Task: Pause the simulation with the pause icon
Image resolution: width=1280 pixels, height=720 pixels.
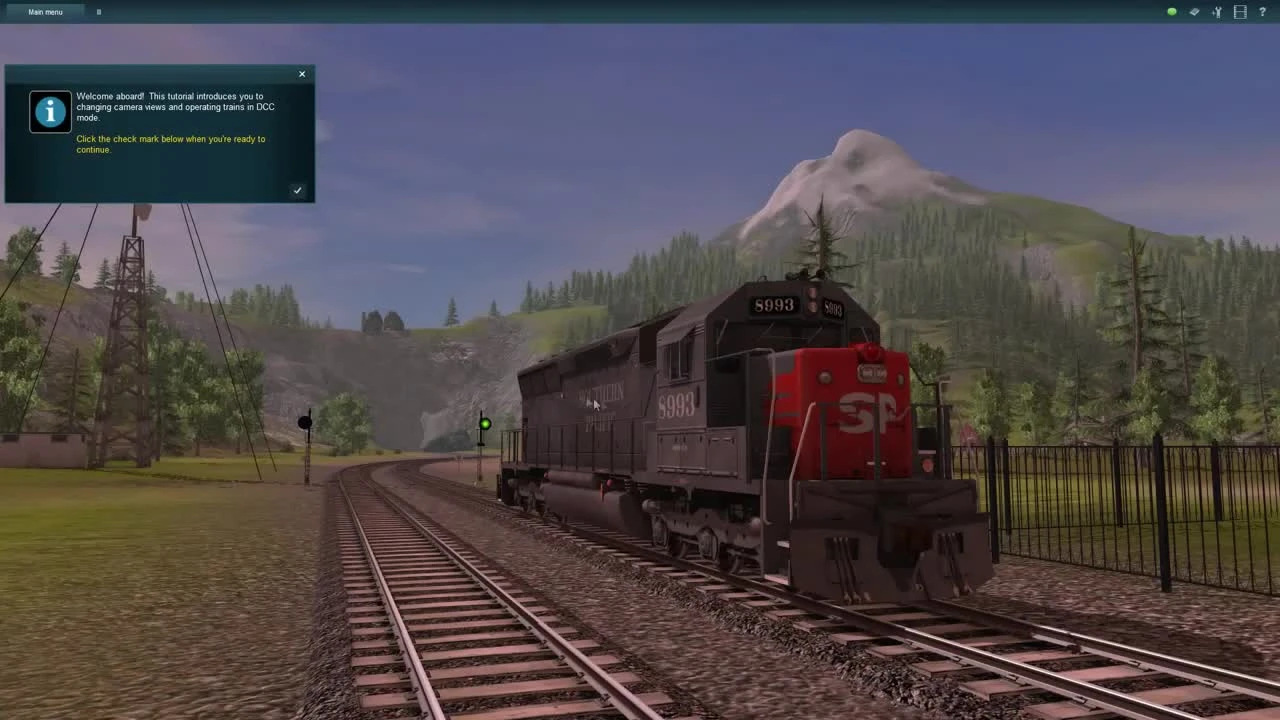Action: (x=99, y=11)
